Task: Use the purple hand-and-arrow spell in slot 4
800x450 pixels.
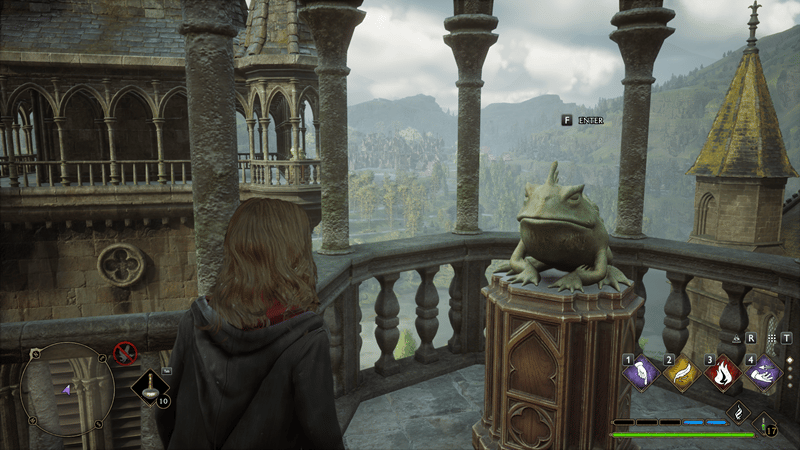Action: [764, 374]
